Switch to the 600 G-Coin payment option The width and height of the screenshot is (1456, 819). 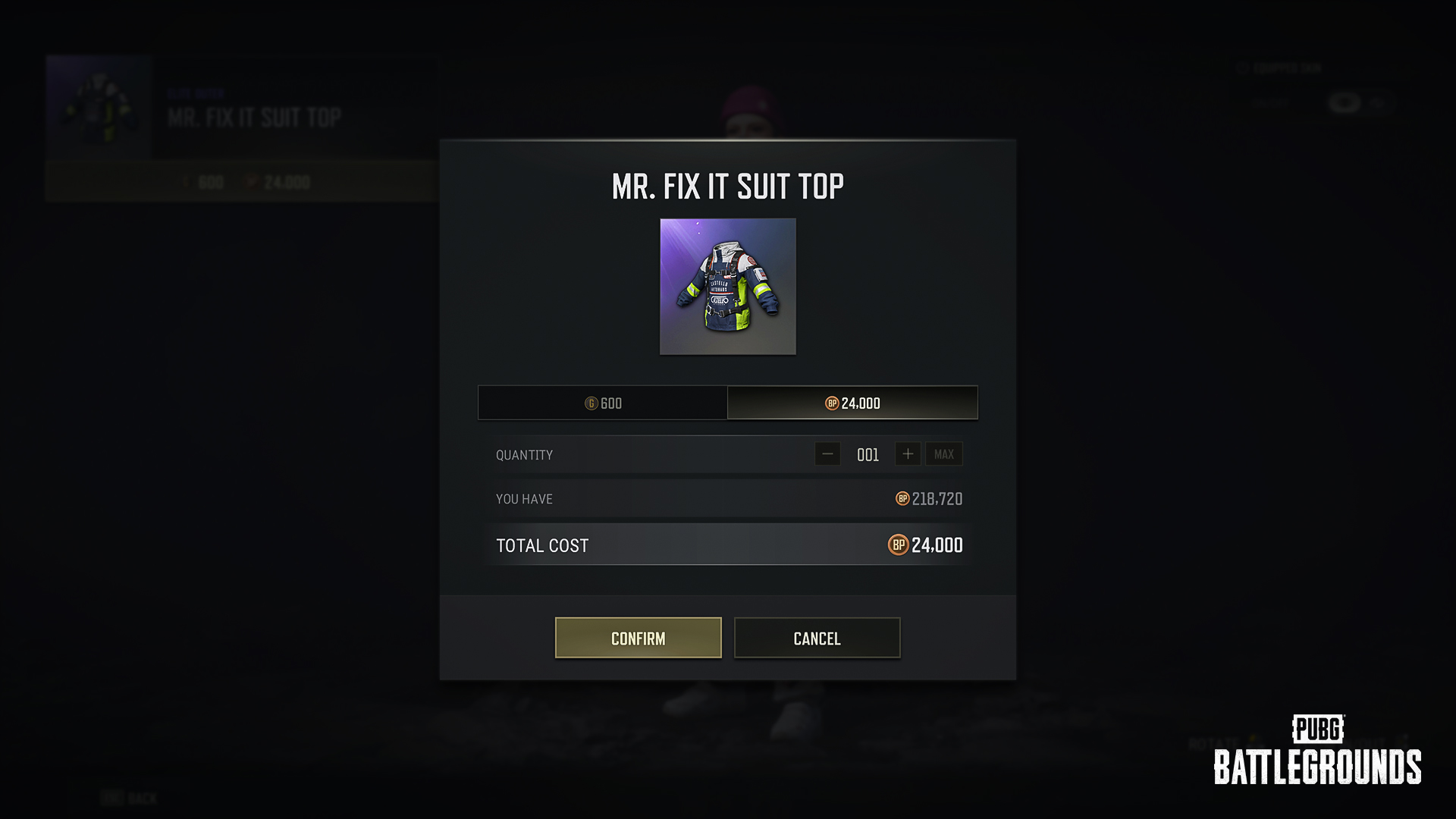click(603, 403)
